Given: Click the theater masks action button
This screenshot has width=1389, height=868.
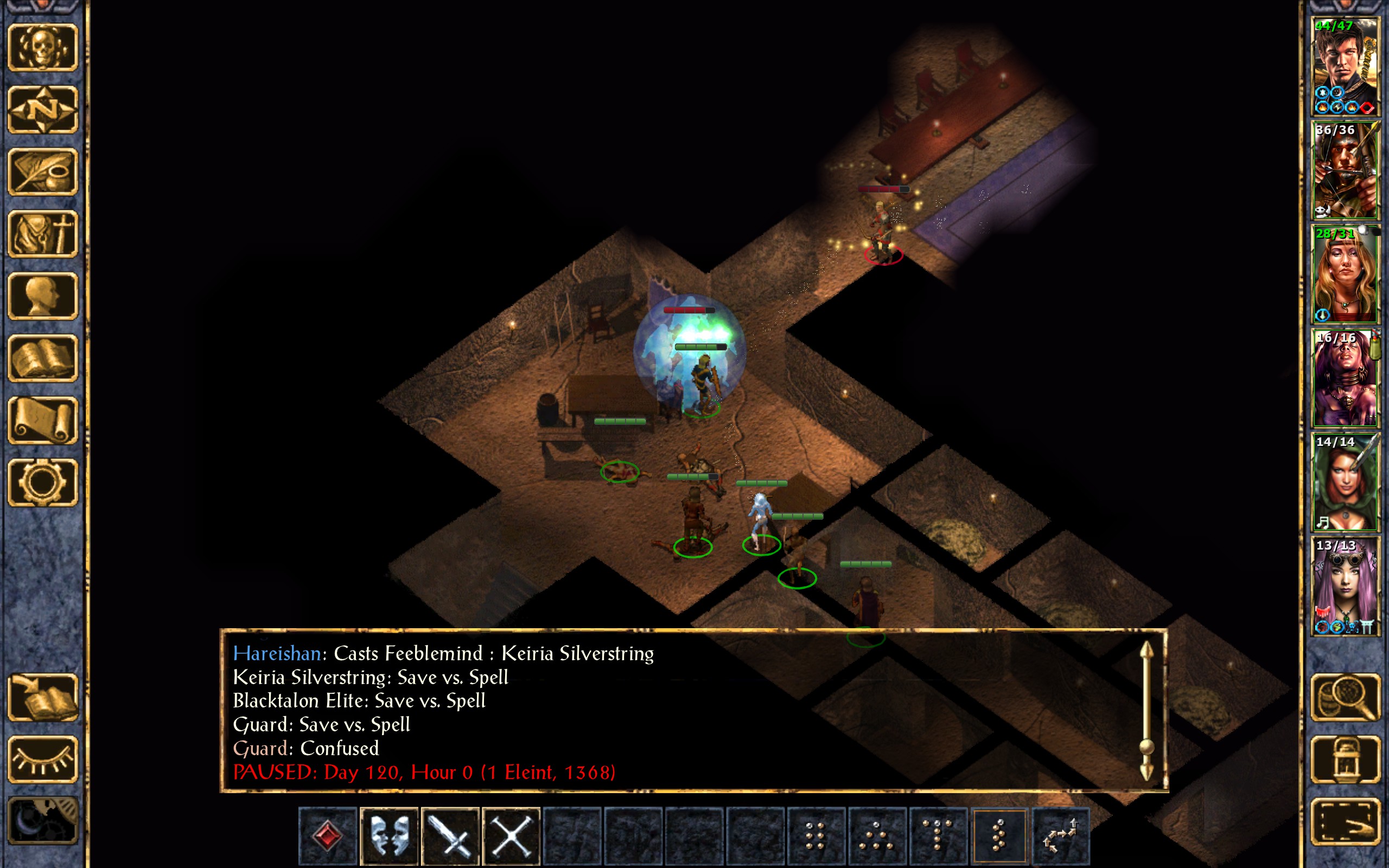Looking at the screenshot, I should (389, 835).
